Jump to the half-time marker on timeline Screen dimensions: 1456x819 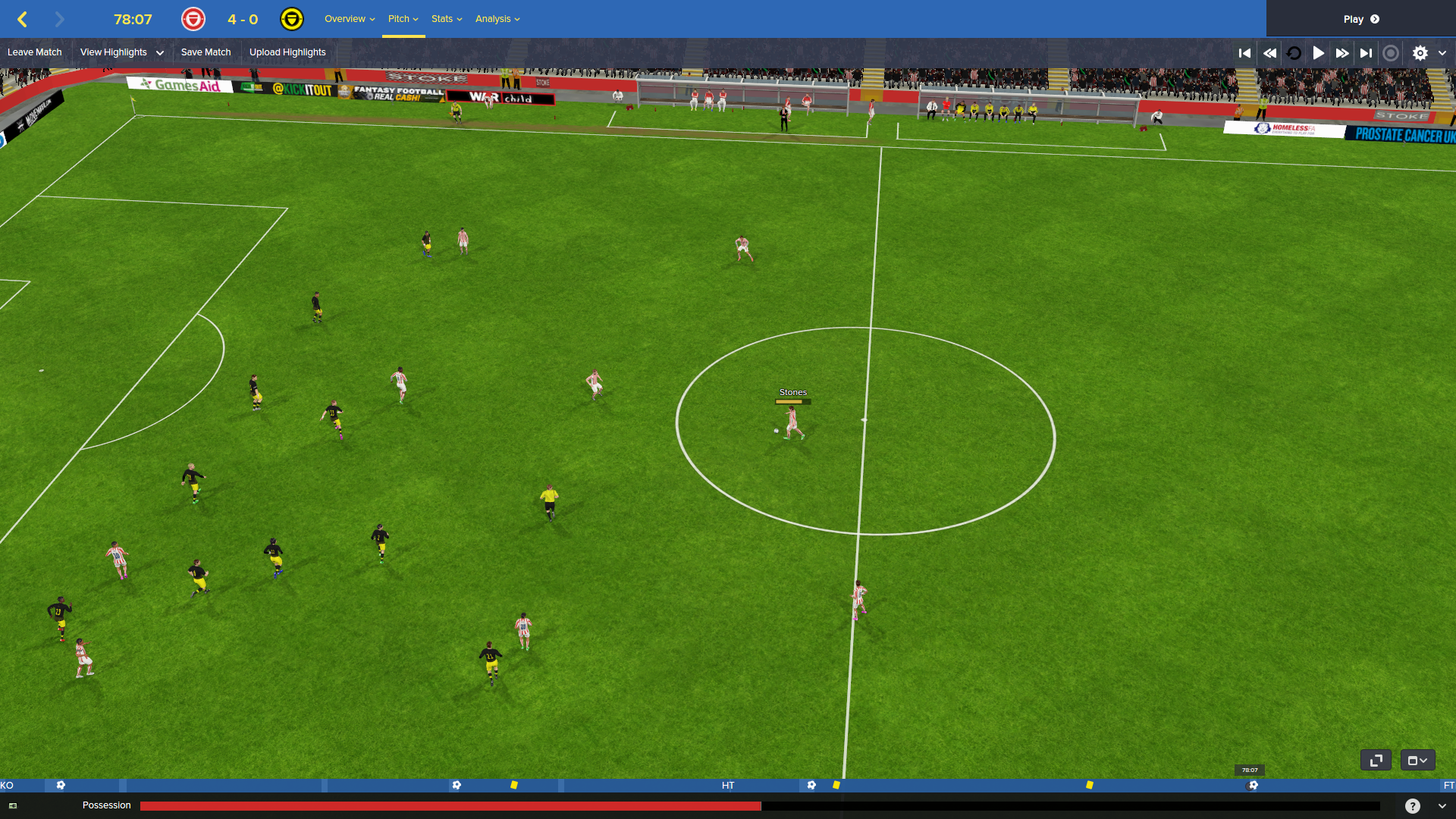728,786
